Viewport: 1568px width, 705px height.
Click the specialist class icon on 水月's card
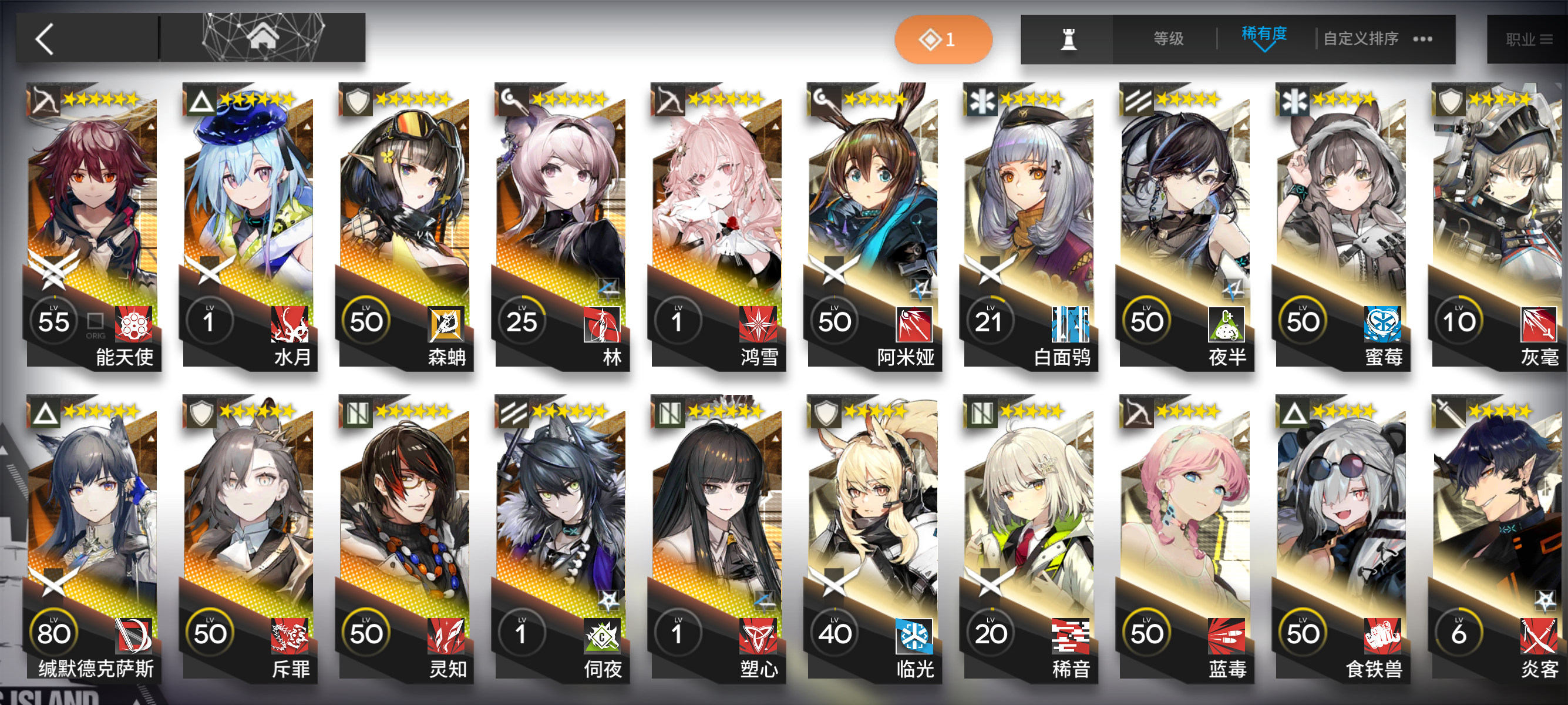(x=203, y=101)
